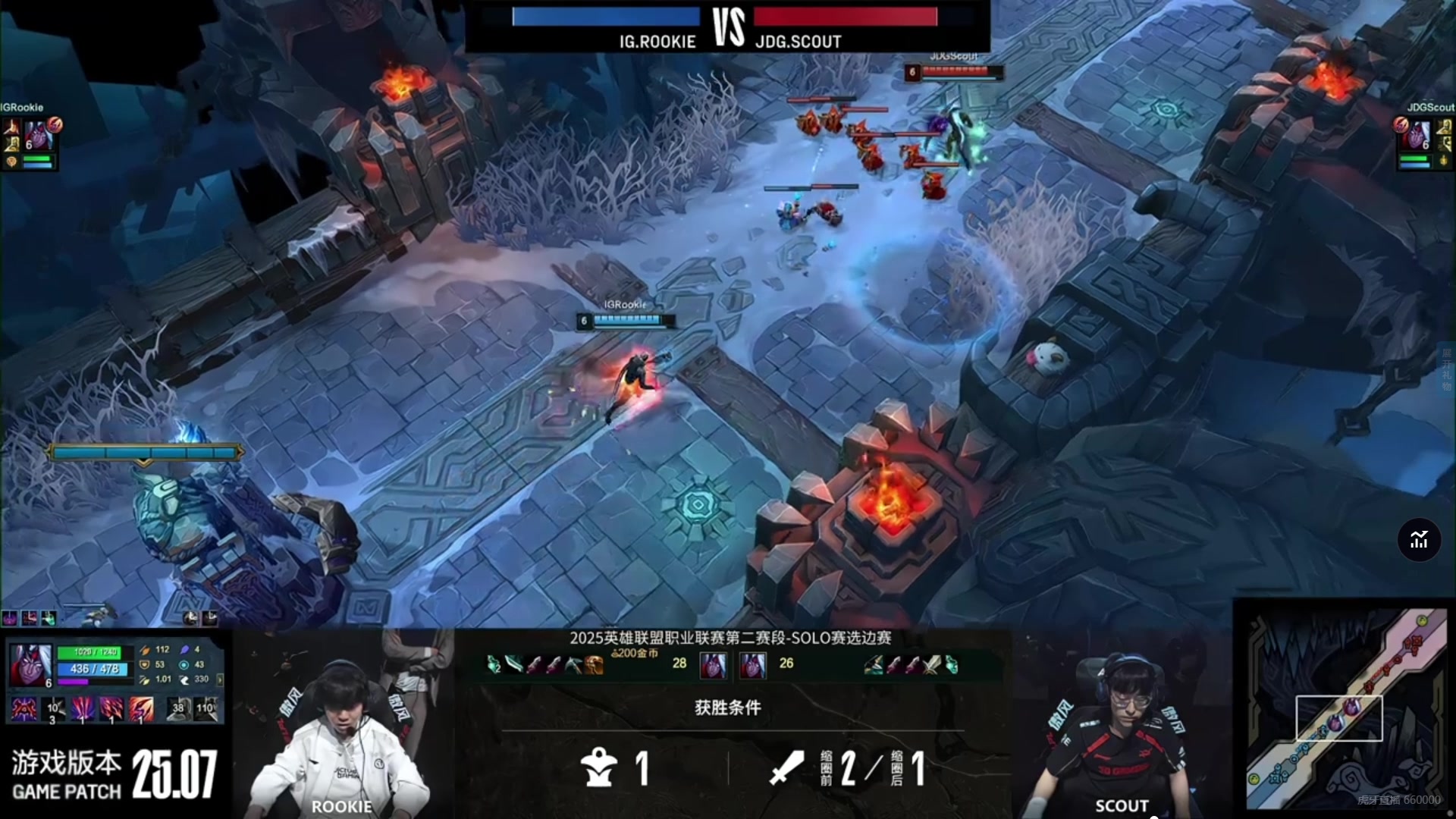Click the summoner spell showing 38 cooldown
Viewport: 1456px width, 819px height.
coord(177,709)
